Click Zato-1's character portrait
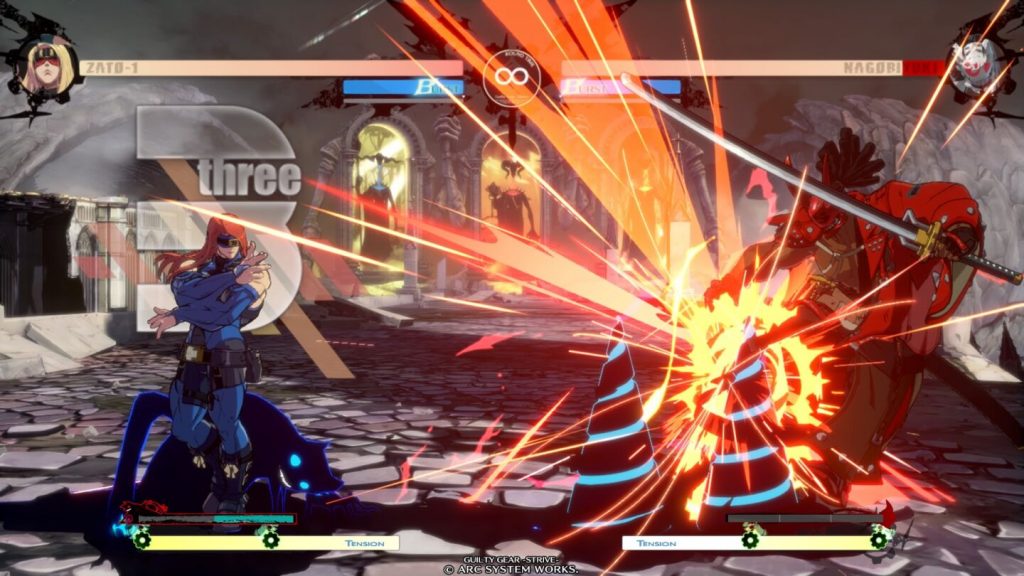The width and height of the screenshot is (1024, 576). [46, 65]
